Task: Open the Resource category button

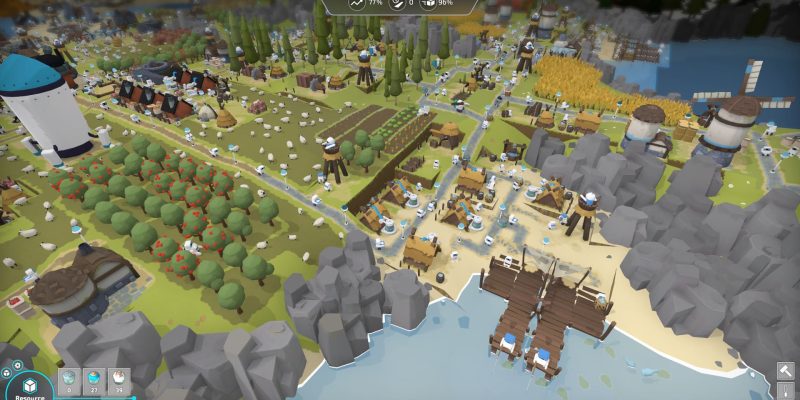Action: [29, 388]
